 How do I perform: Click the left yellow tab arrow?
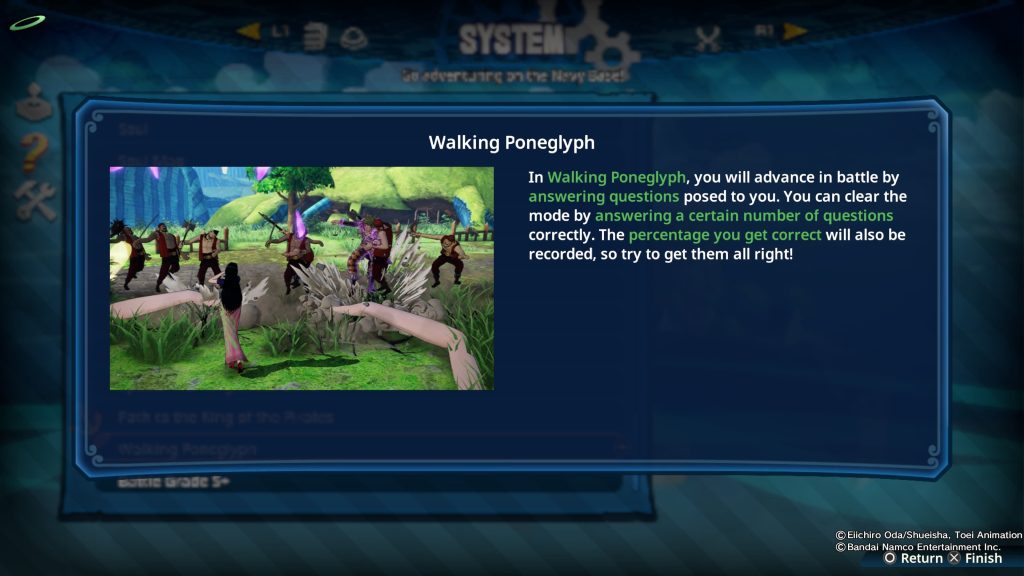click(248, 32)
